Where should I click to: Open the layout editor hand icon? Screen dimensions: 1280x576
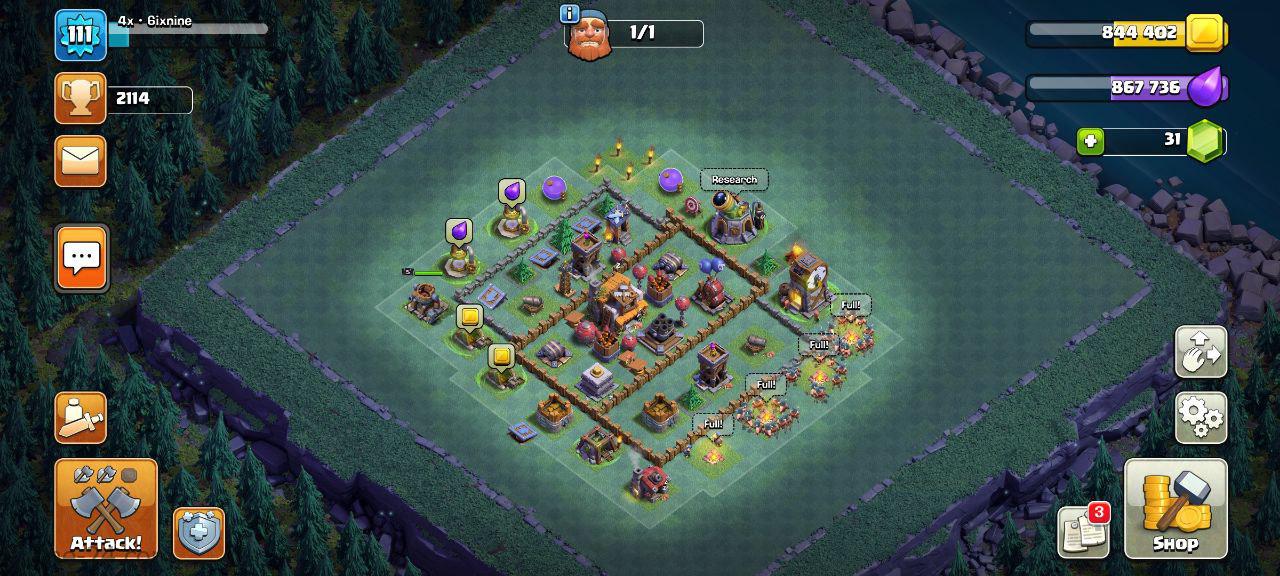(x=1200, y=352)
